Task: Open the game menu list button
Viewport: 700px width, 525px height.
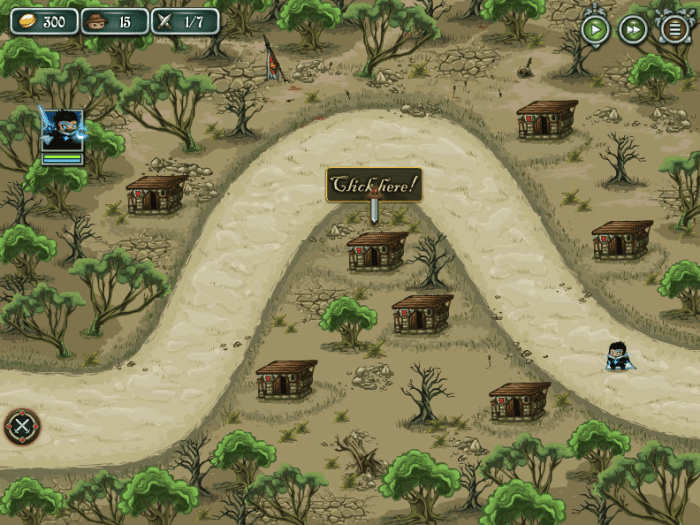Action: (675, 30)
